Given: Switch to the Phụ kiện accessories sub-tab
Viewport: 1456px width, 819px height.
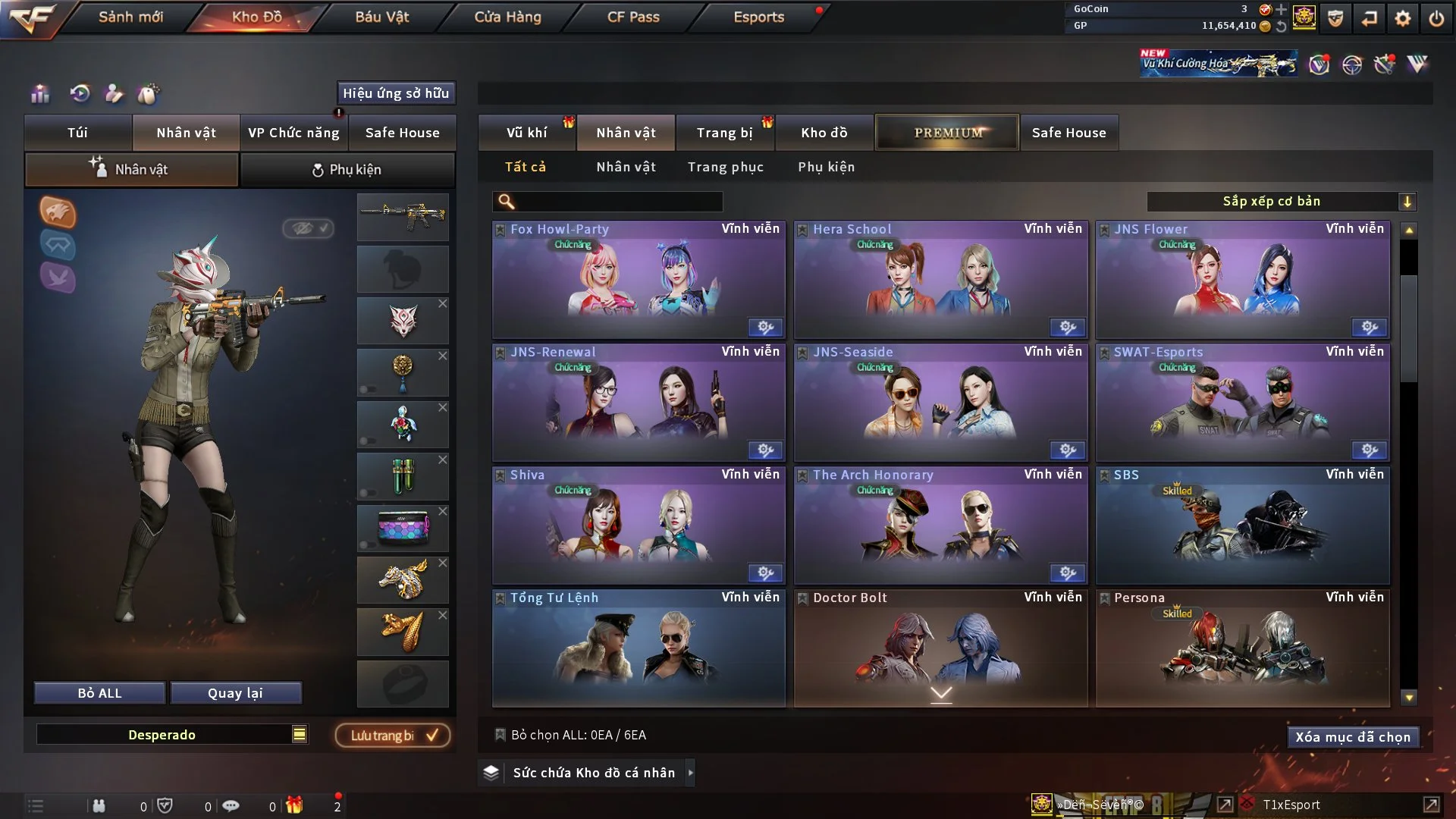Looking at the screenshot, I should 347,170.
